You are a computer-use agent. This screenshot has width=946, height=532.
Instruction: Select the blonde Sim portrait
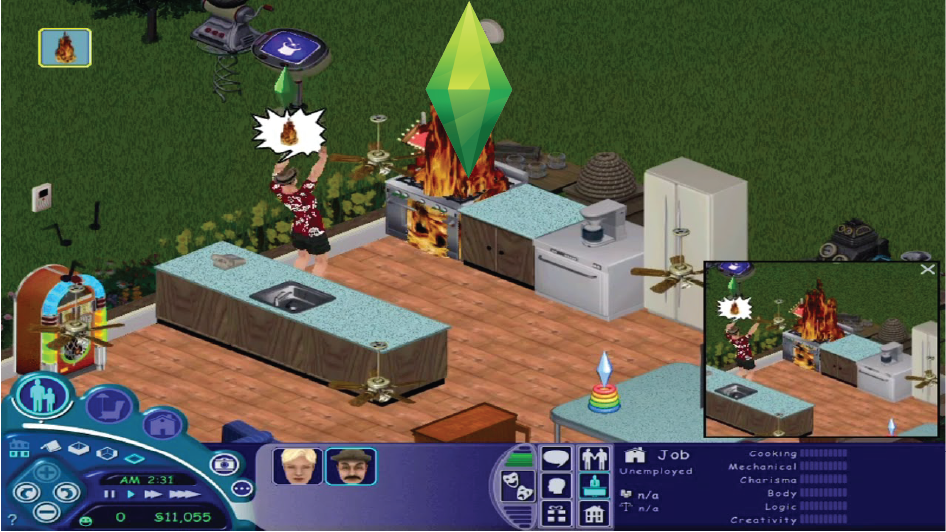296,466
